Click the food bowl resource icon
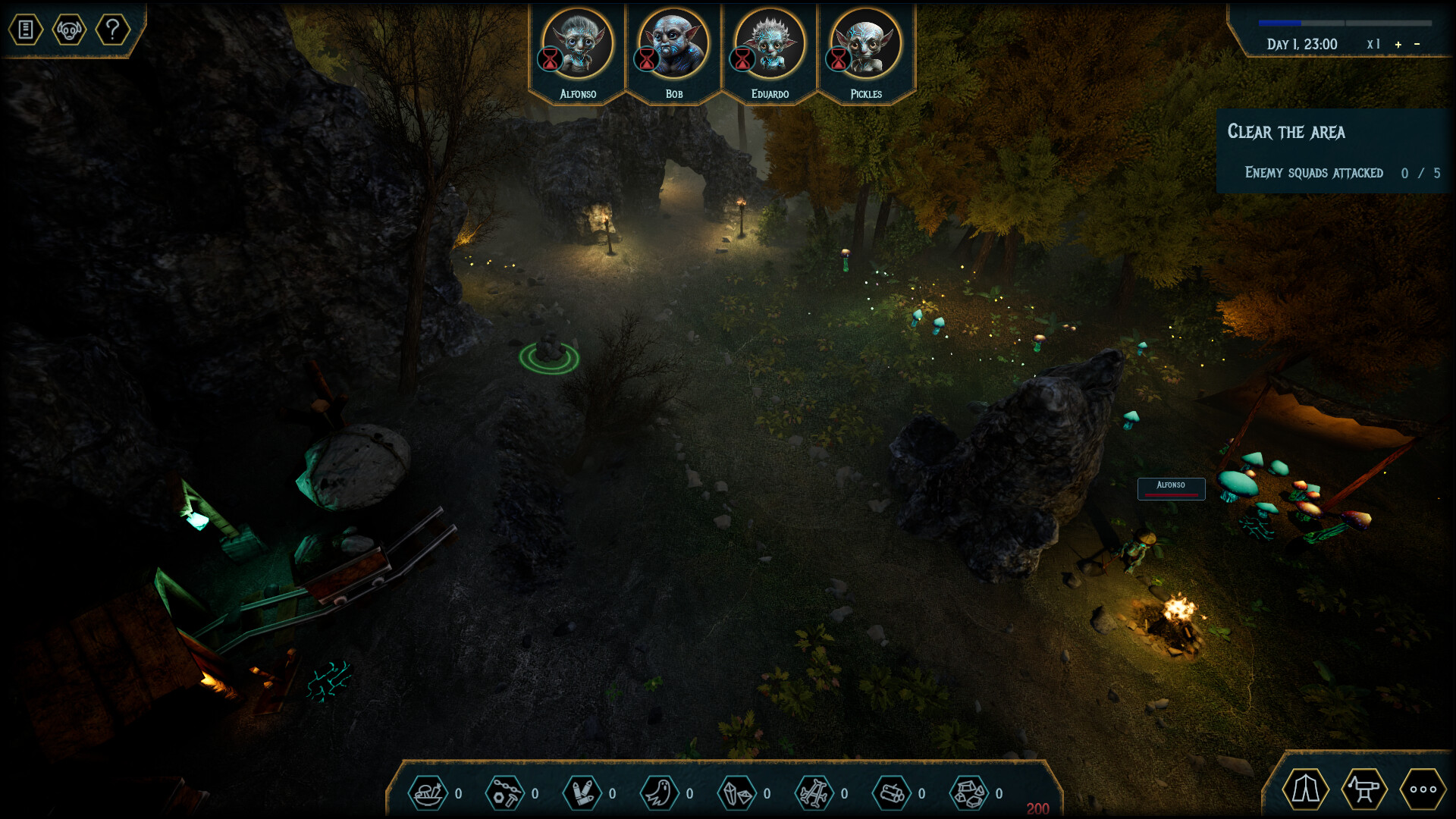1456x819 pixels. click(428, 793)
